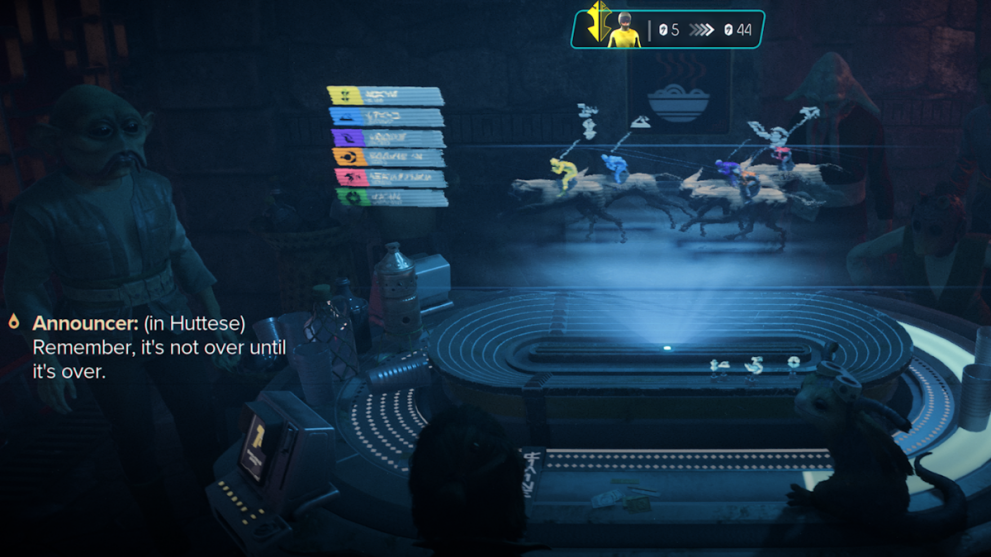Click the yellow team emblem beside the jockey
Viewport: 991px width, 557px height.
(x=597, y=22)
